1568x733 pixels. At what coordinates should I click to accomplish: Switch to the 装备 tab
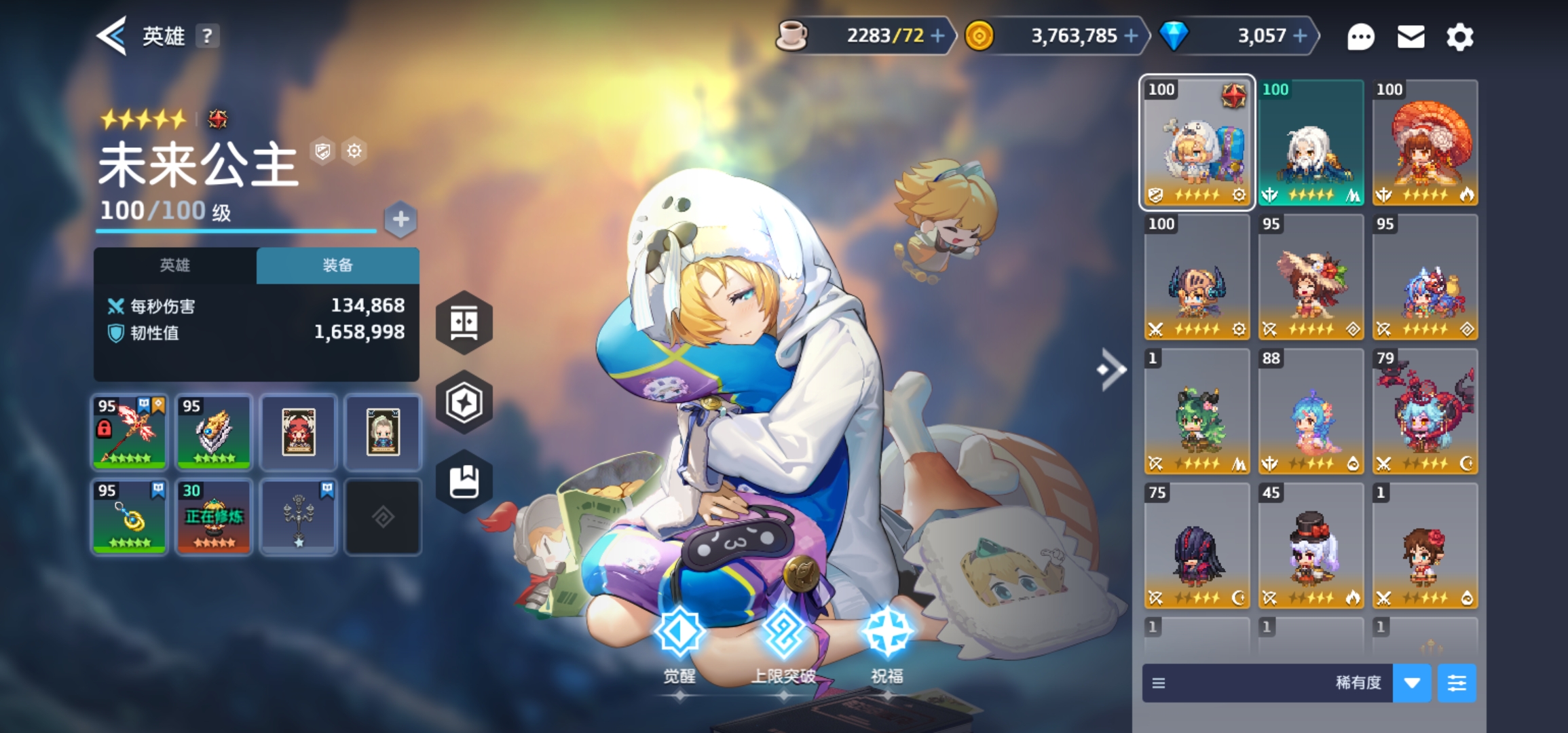[337, 265]
